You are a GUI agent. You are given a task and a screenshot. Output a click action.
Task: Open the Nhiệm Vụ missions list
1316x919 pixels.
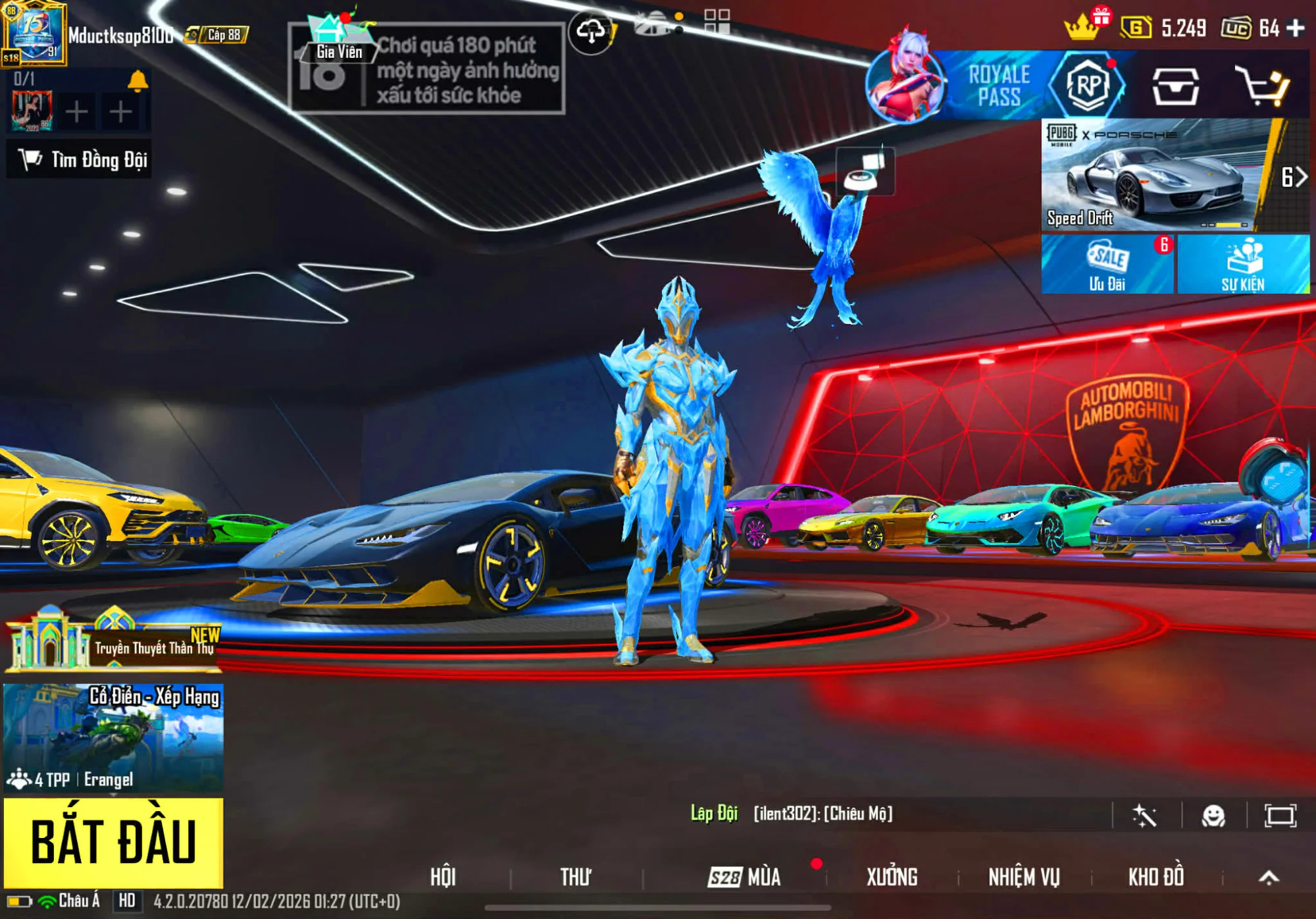1024,877
